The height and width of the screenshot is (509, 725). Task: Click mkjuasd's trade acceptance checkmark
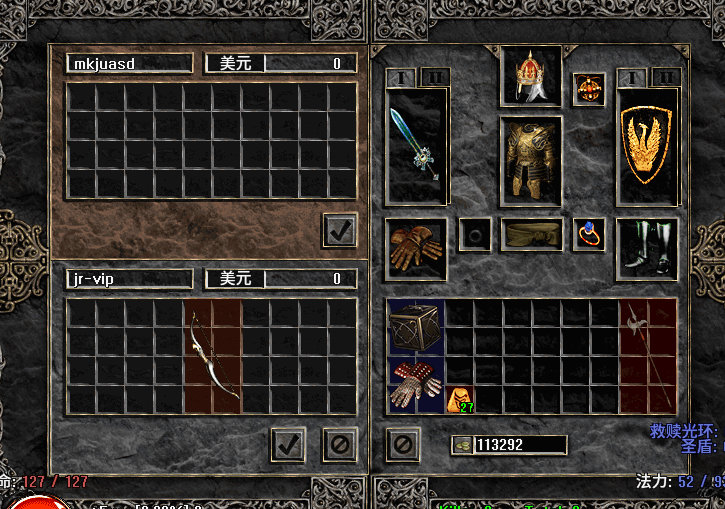[340, 230]
